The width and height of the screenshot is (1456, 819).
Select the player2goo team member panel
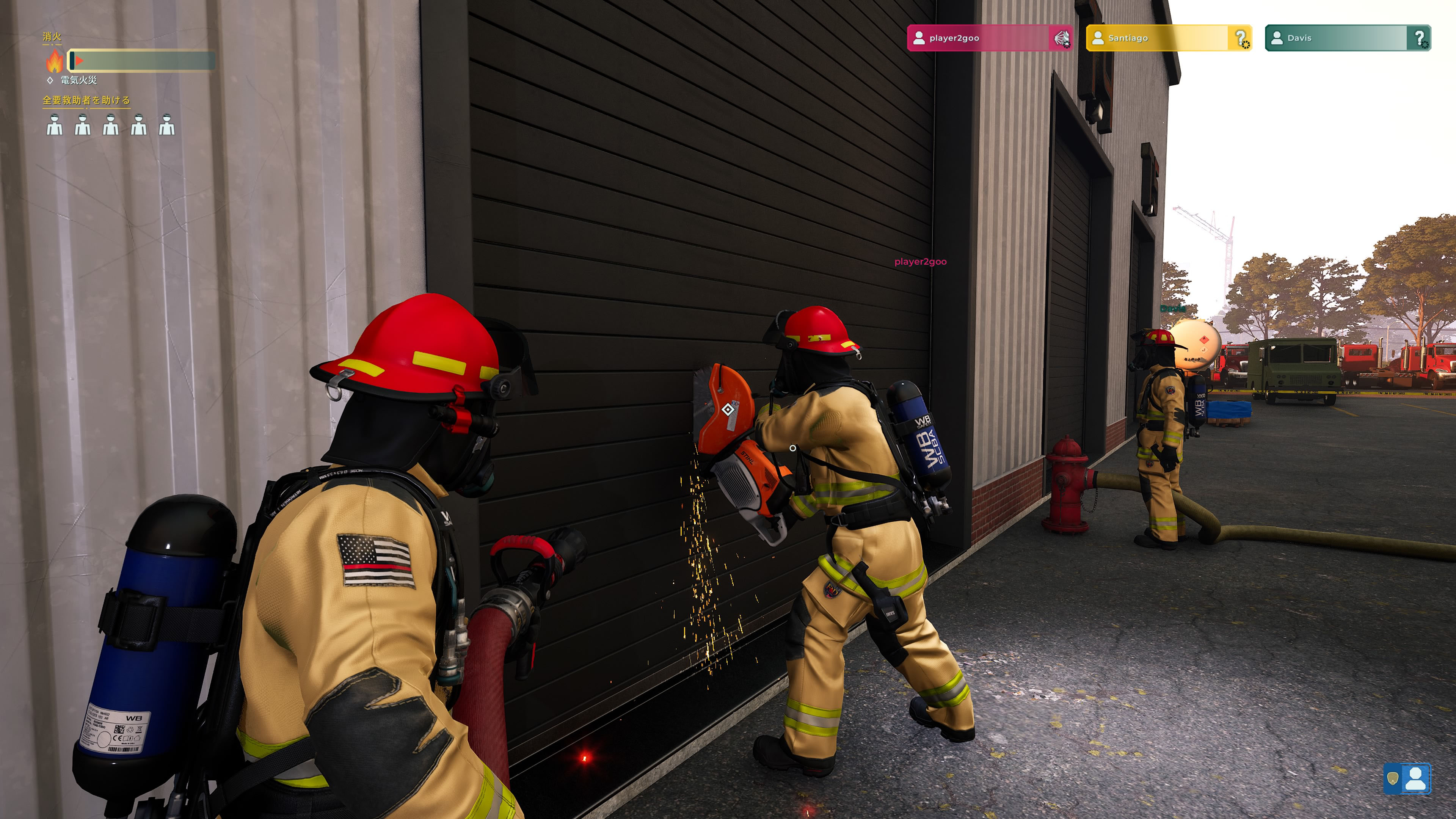click(989, 38)
